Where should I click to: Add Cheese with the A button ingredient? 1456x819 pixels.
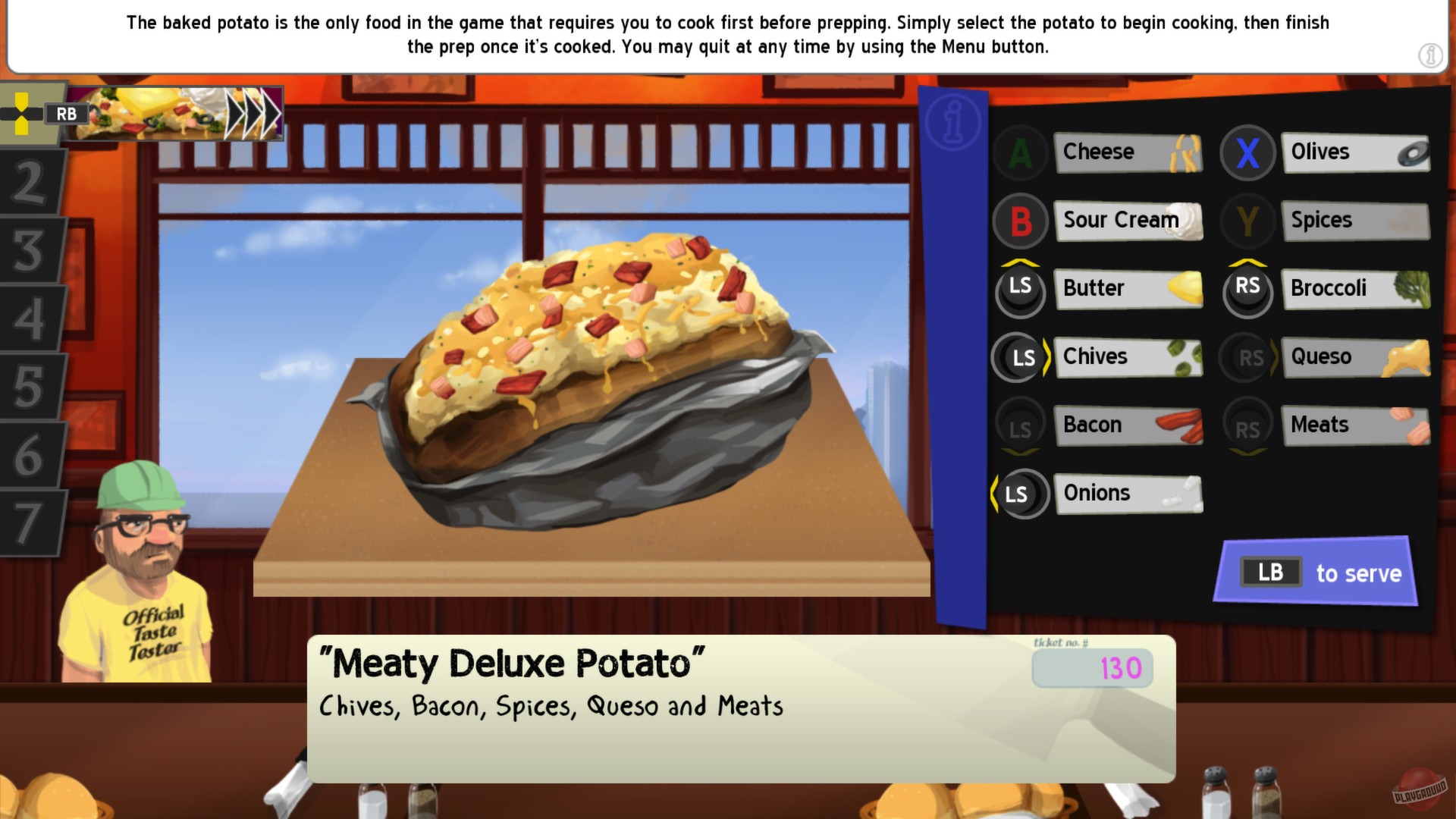[1129, 152]
